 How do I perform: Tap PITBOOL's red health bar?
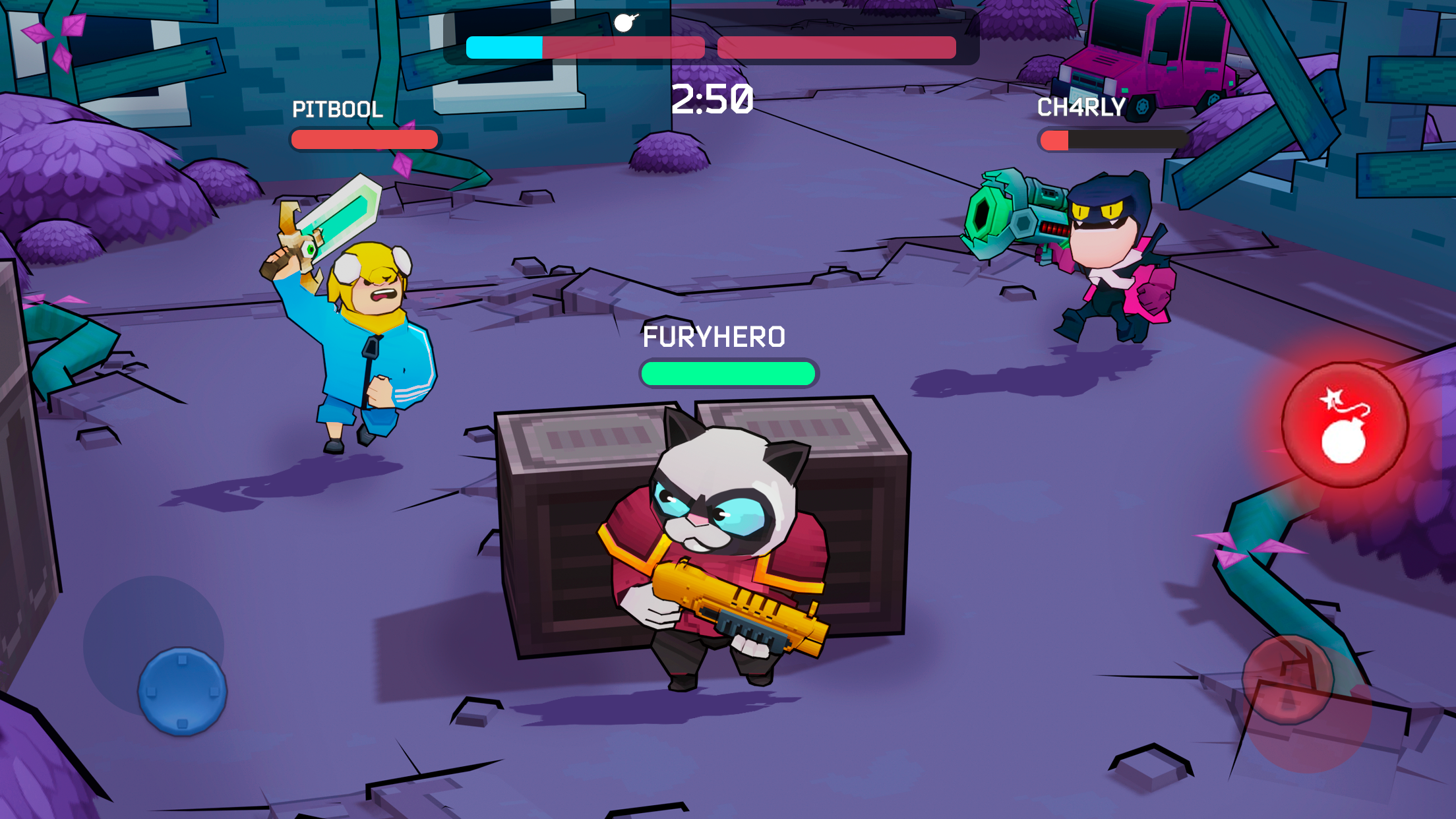coord(363,140)
